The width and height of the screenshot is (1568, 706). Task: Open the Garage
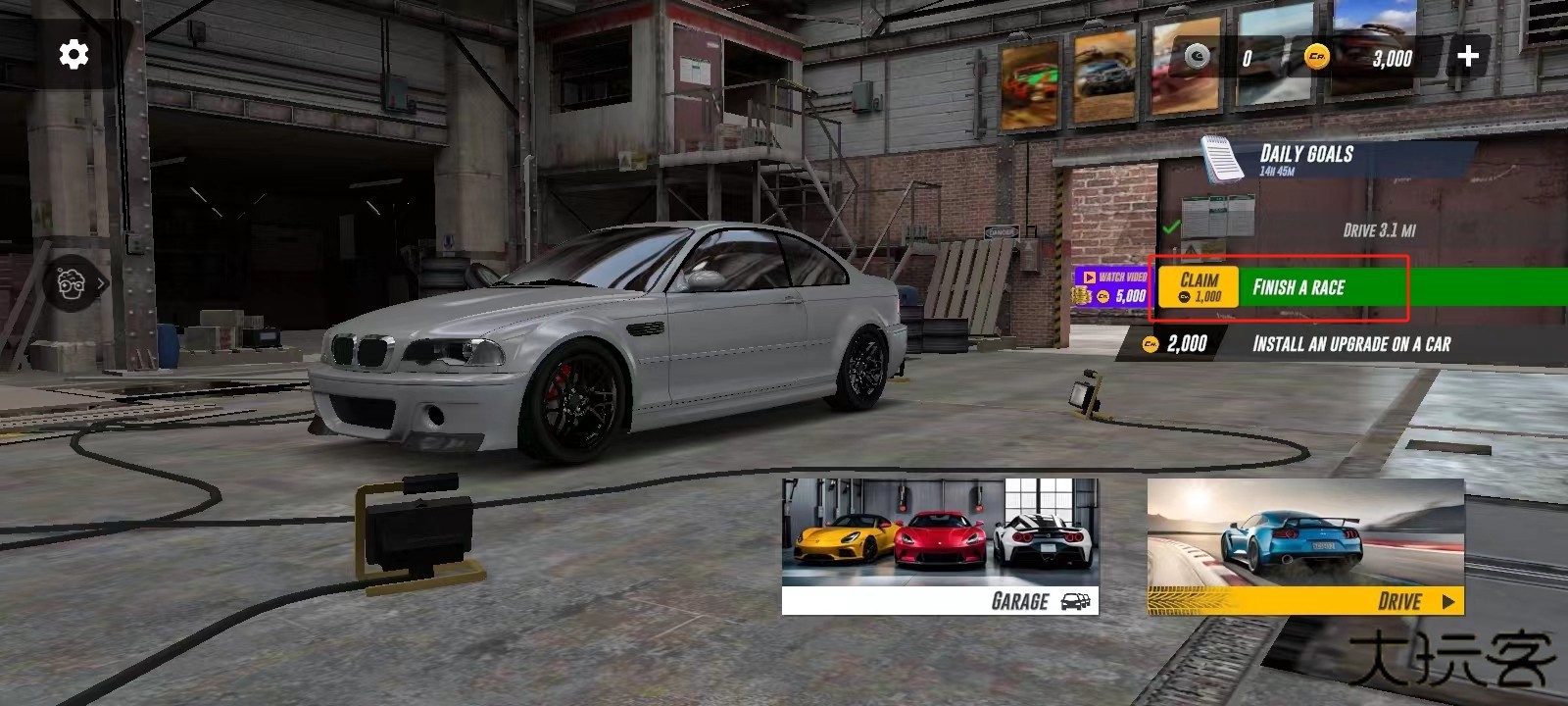[x=940, y=547]
